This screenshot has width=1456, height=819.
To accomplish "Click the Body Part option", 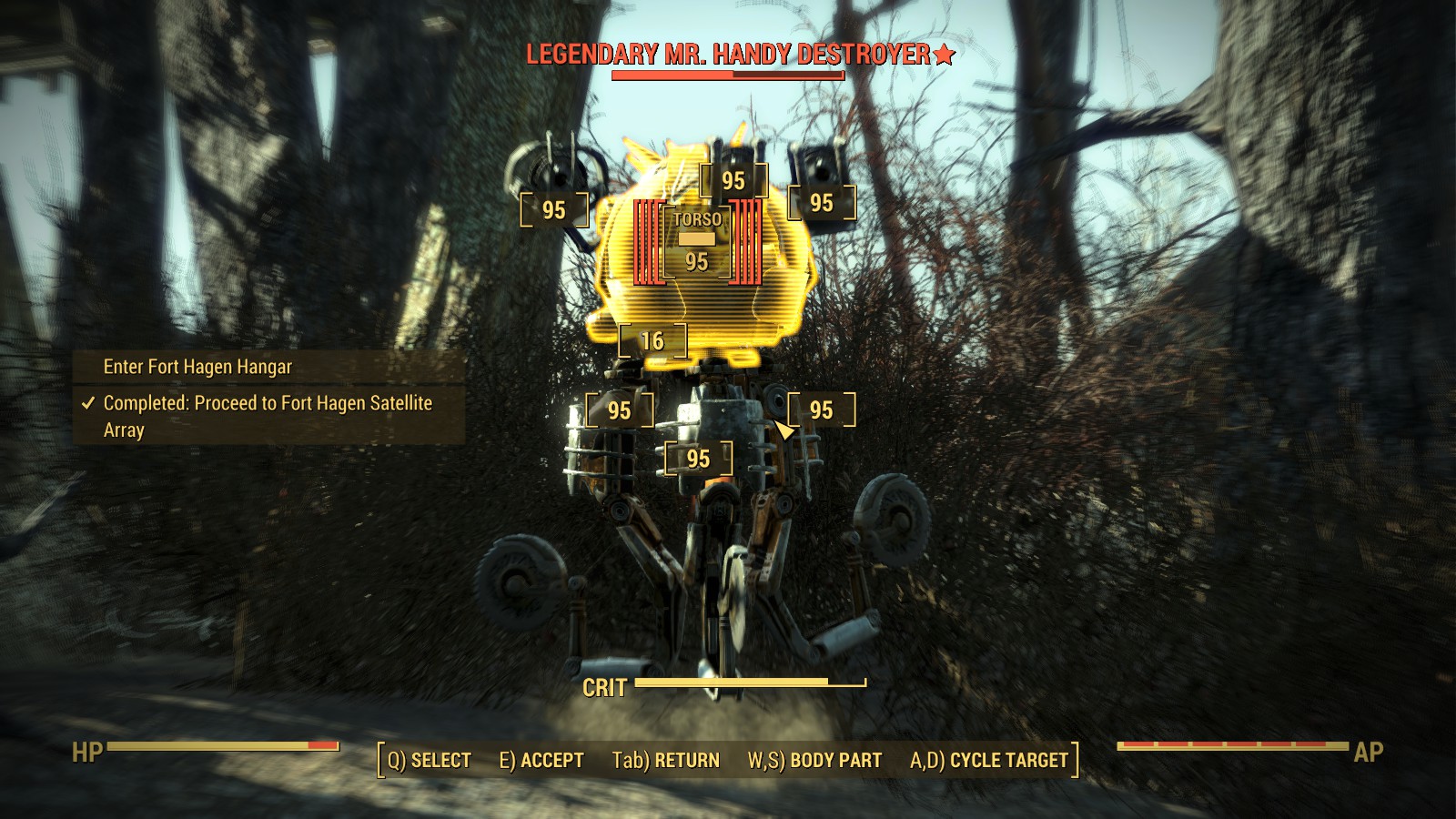I will coord(814,761).
